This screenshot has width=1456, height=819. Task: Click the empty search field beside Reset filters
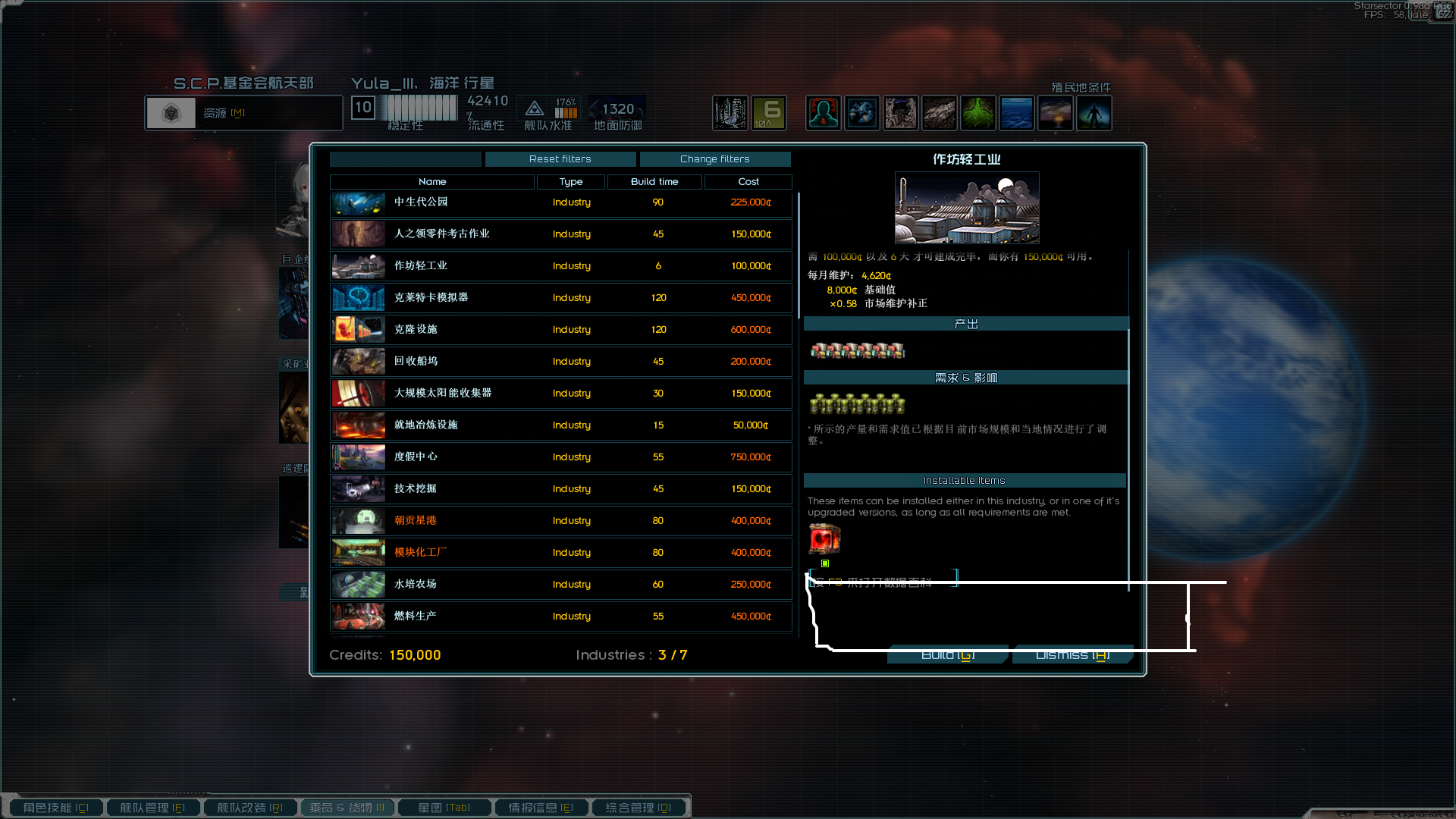pos(405,159)
